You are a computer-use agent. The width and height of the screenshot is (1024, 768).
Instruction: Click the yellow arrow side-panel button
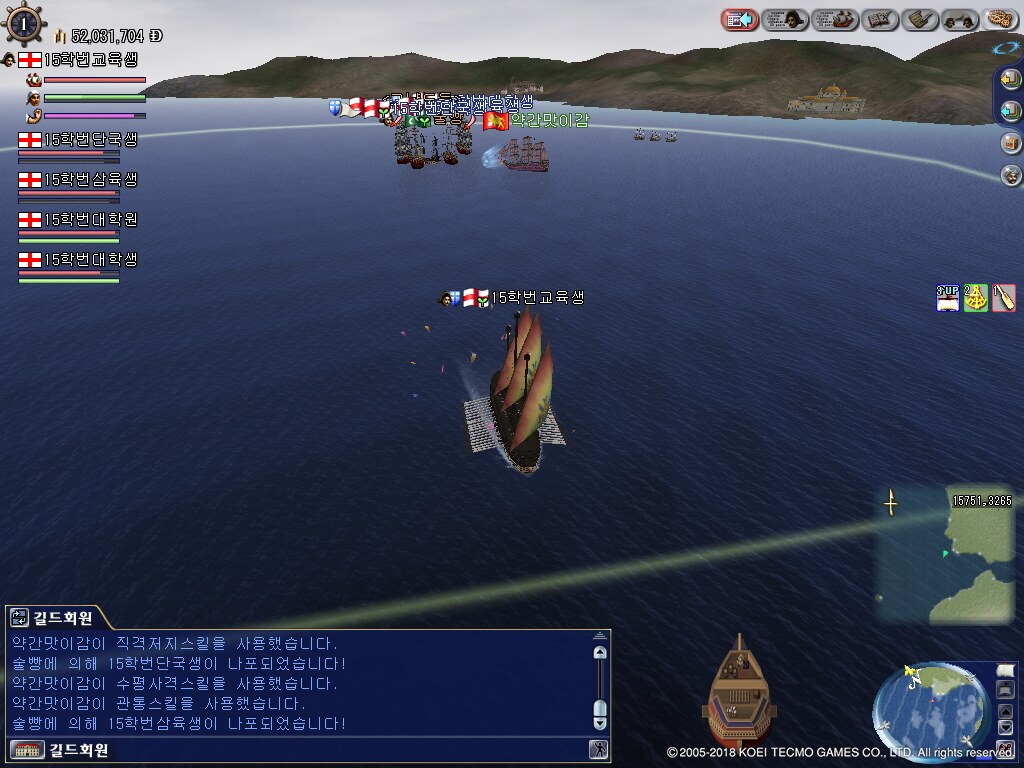[1010, 79]
